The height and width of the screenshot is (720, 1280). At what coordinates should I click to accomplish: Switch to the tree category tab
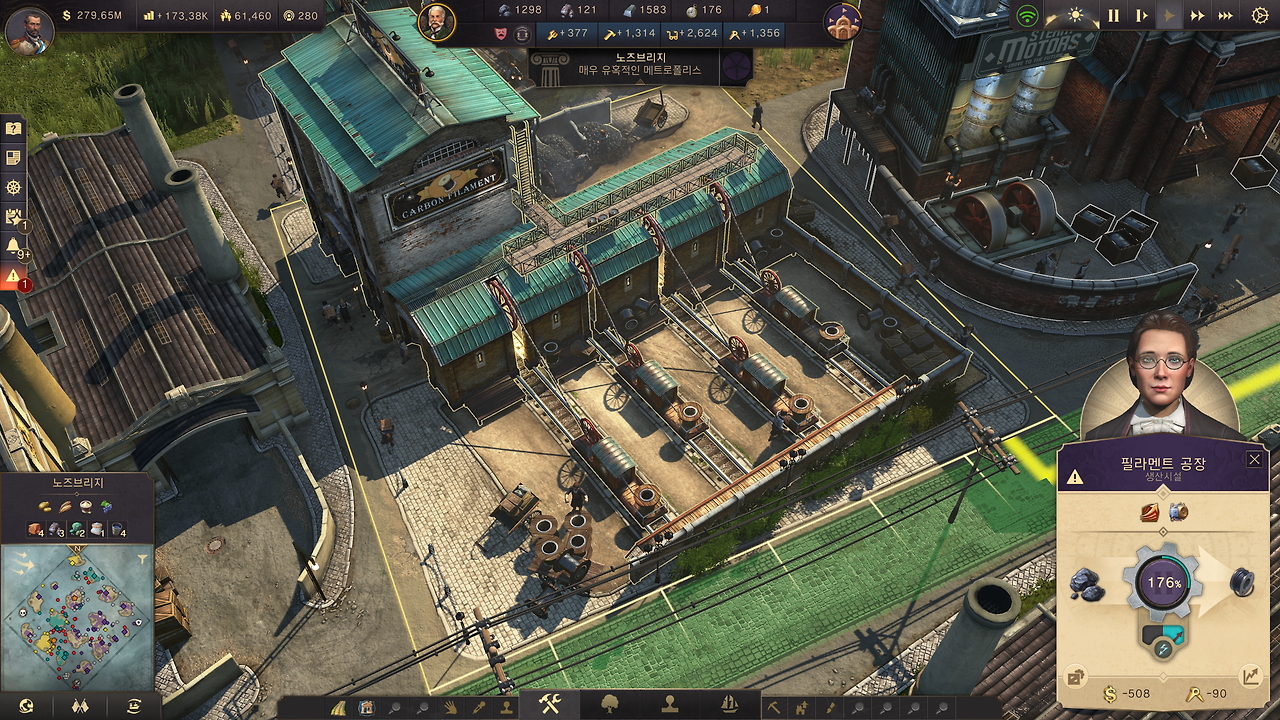[x=609, y=704]
